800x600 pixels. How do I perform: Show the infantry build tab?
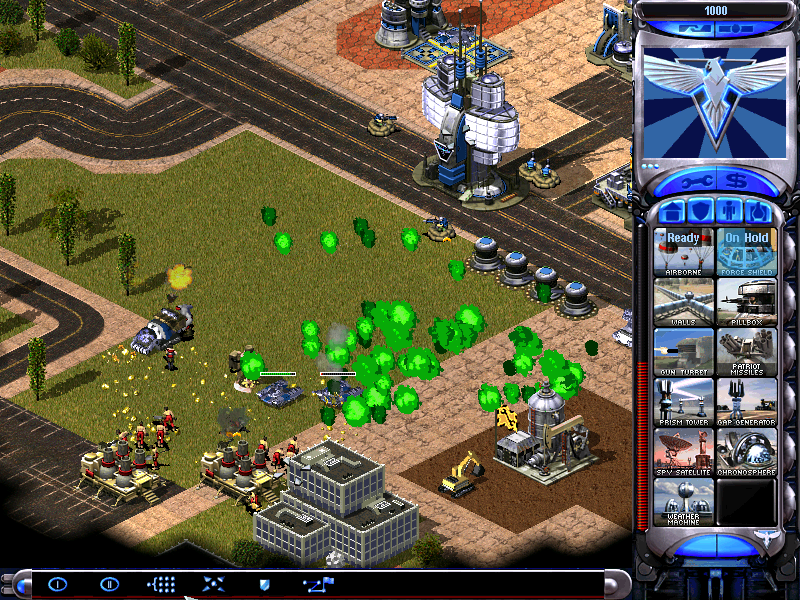click(730, 212)
